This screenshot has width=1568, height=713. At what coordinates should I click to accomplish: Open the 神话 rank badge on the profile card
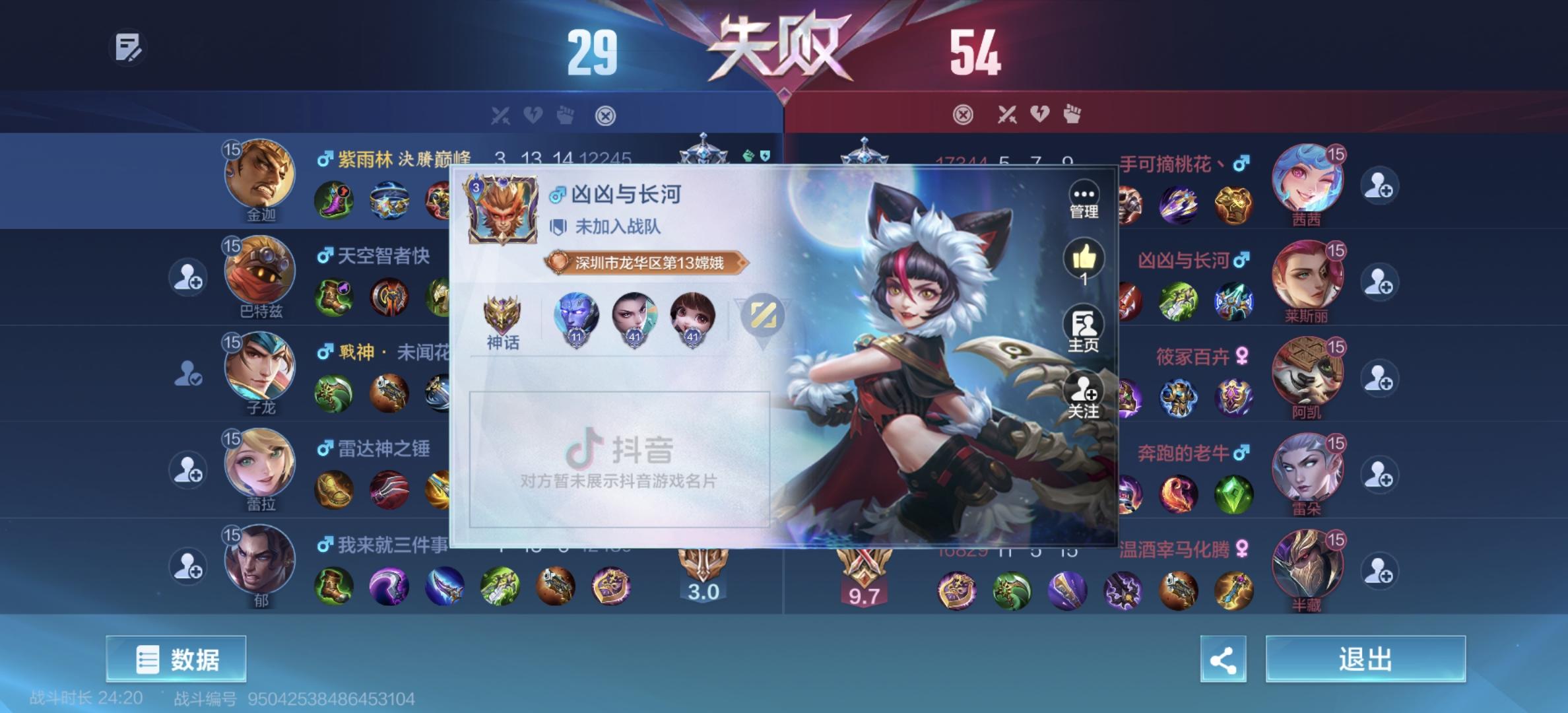tap(502, 322)
